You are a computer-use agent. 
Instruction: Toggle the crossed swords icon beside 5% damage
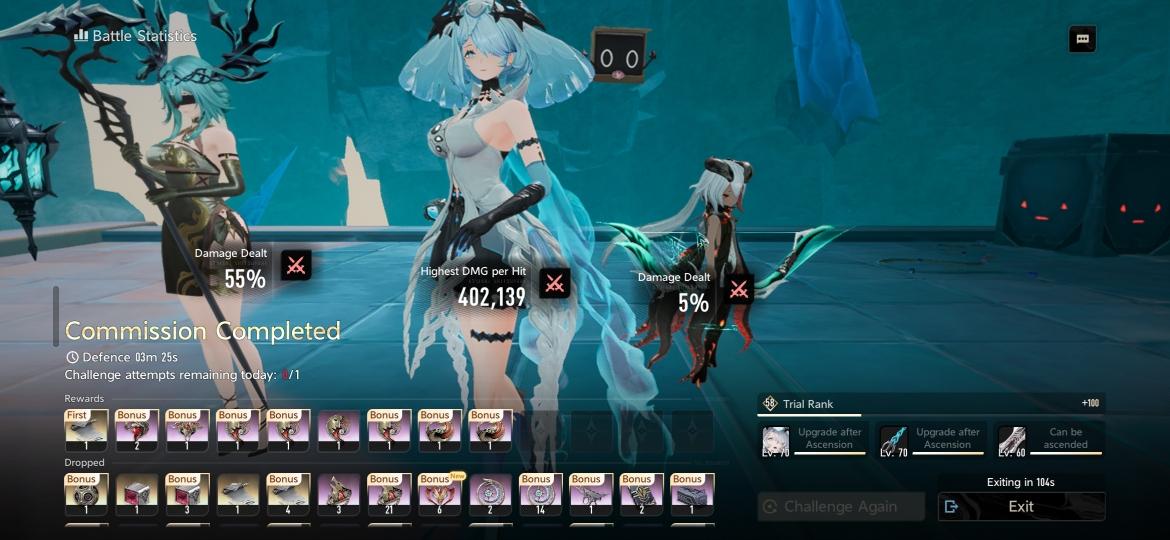pos(739,289)
